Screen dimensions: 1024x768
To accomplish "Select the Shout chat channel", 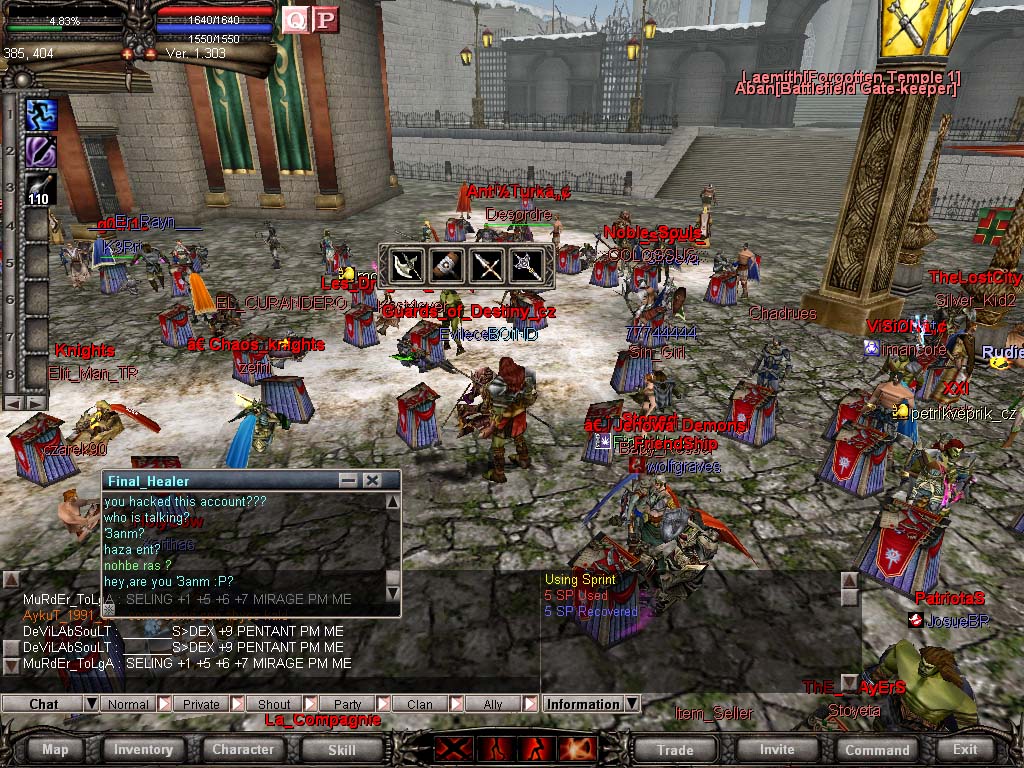I will (274, 704).
